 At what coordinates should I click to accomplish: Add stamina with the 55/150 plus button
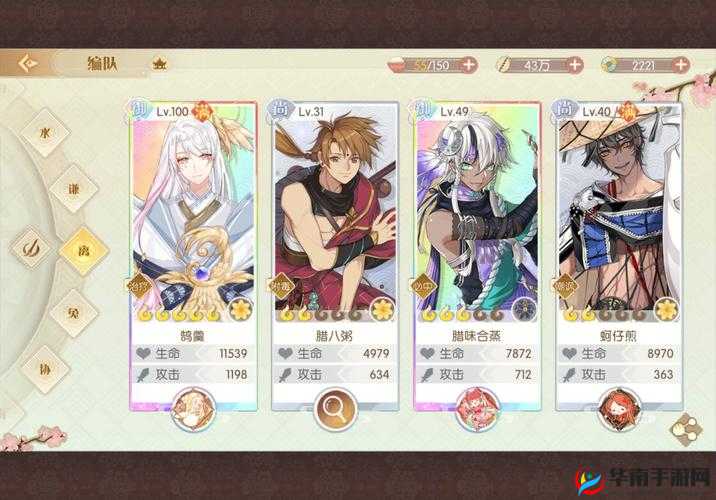tap(469, 65)
